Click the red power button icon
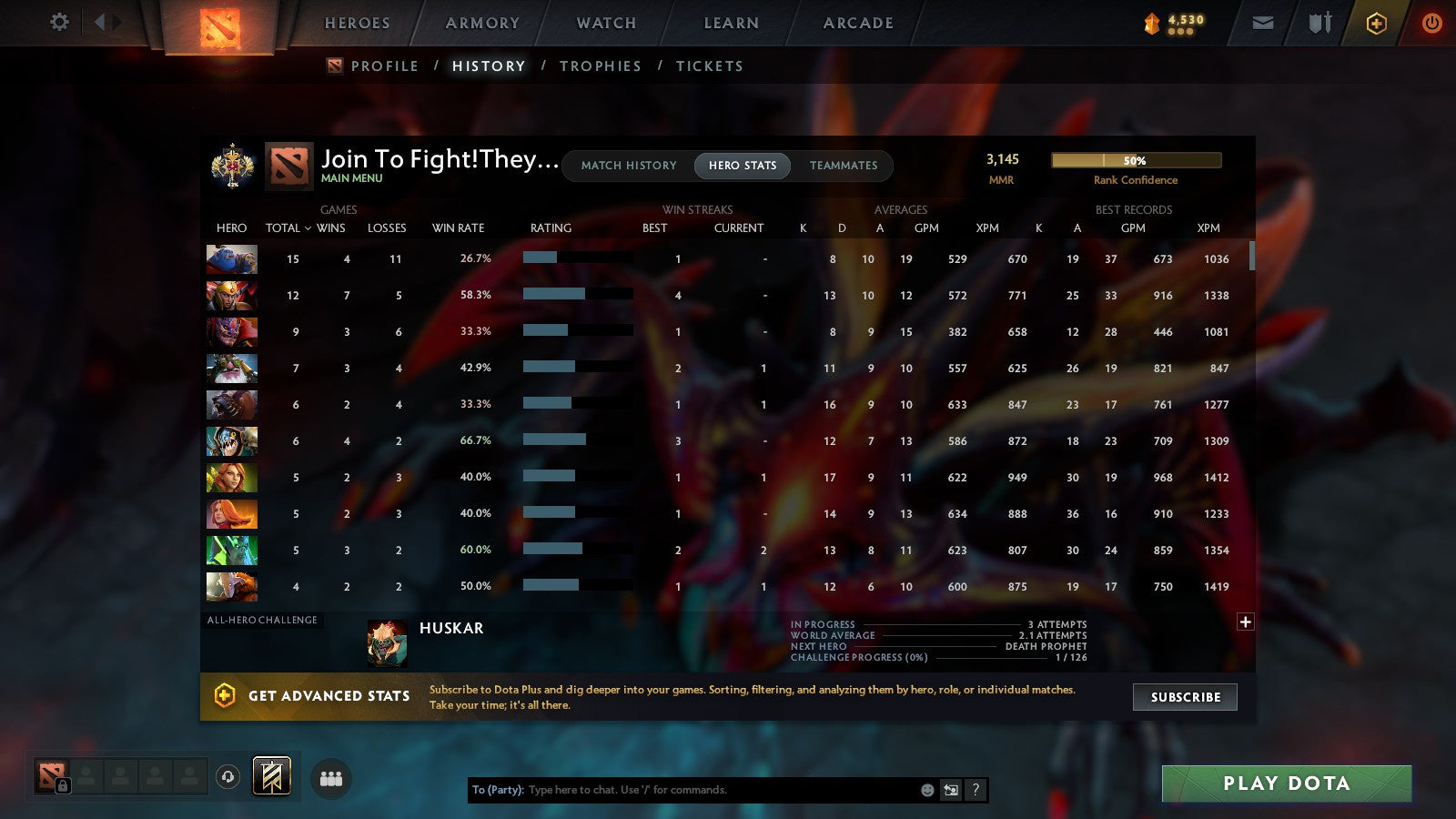 coord(1432,23)
